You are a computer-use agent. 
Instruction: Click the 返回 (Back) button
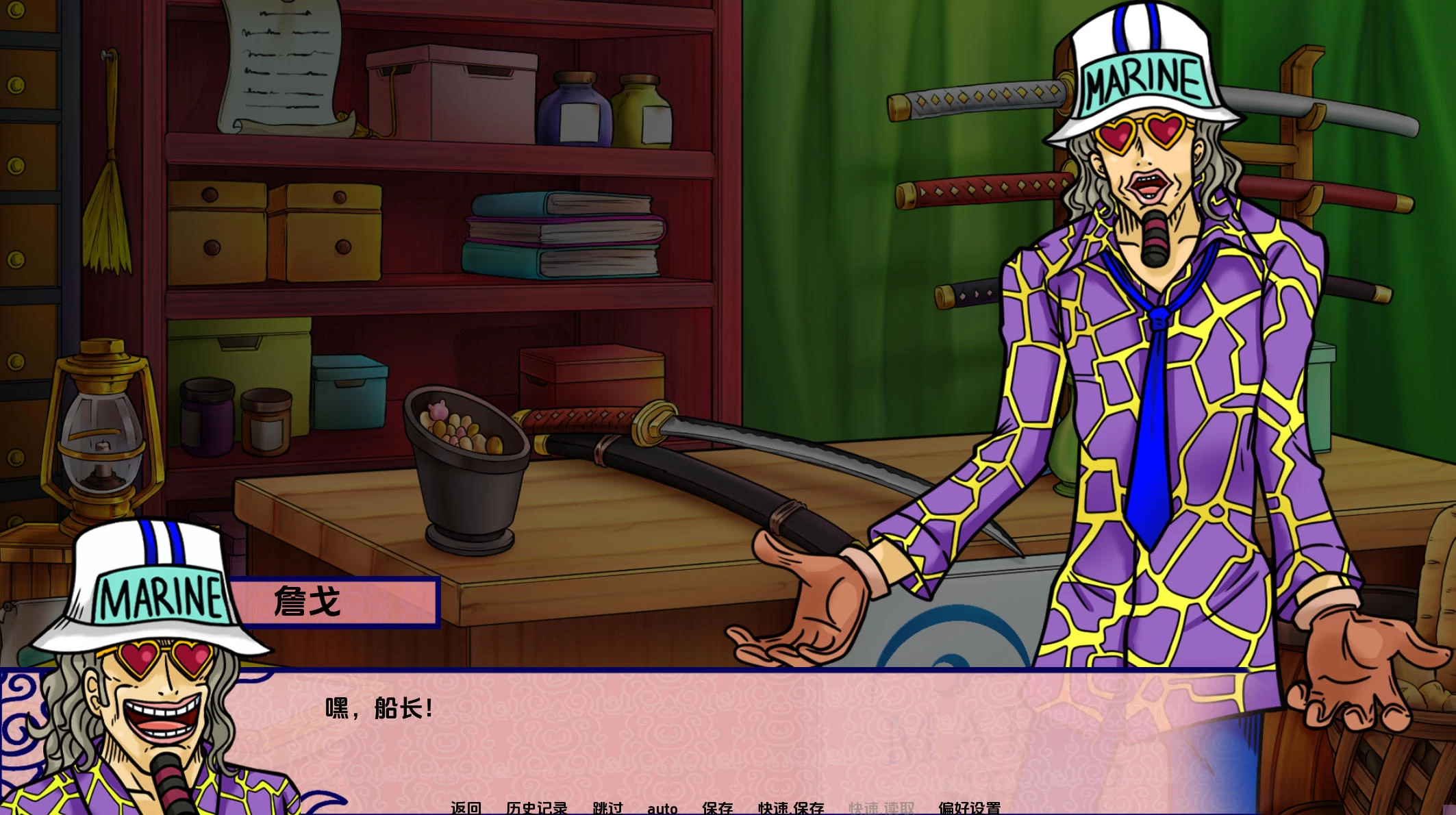coord(466,808)
